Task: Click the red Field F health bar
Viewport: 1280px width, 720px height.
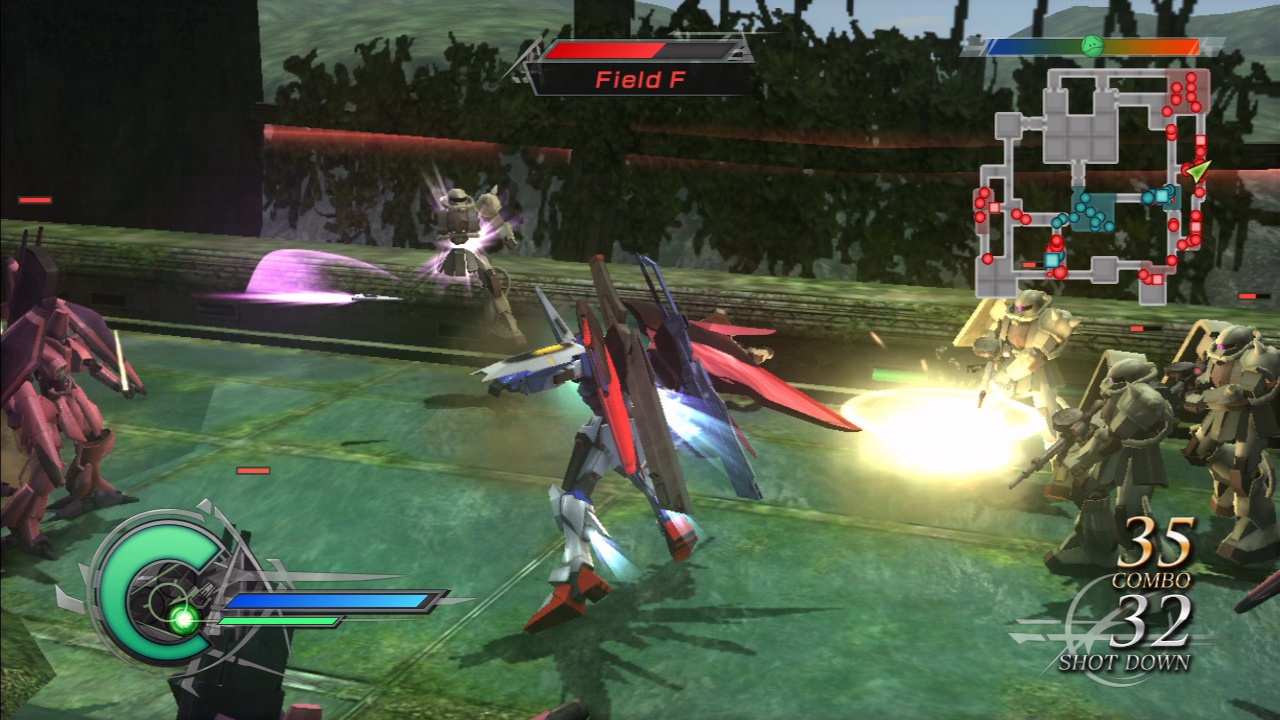Action: (x=605, y=47)
